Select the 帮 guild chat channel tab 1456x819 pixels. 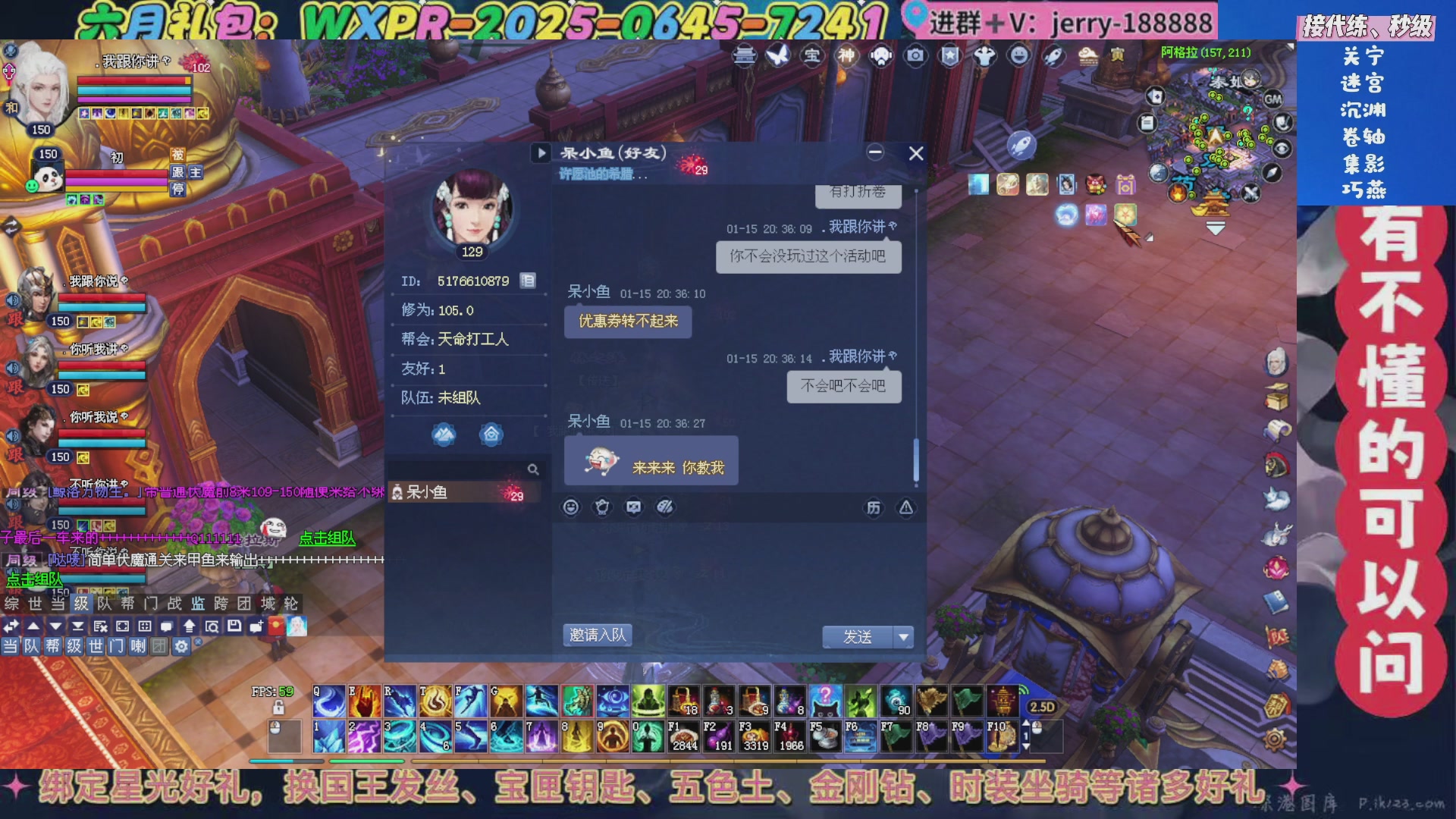128,604
